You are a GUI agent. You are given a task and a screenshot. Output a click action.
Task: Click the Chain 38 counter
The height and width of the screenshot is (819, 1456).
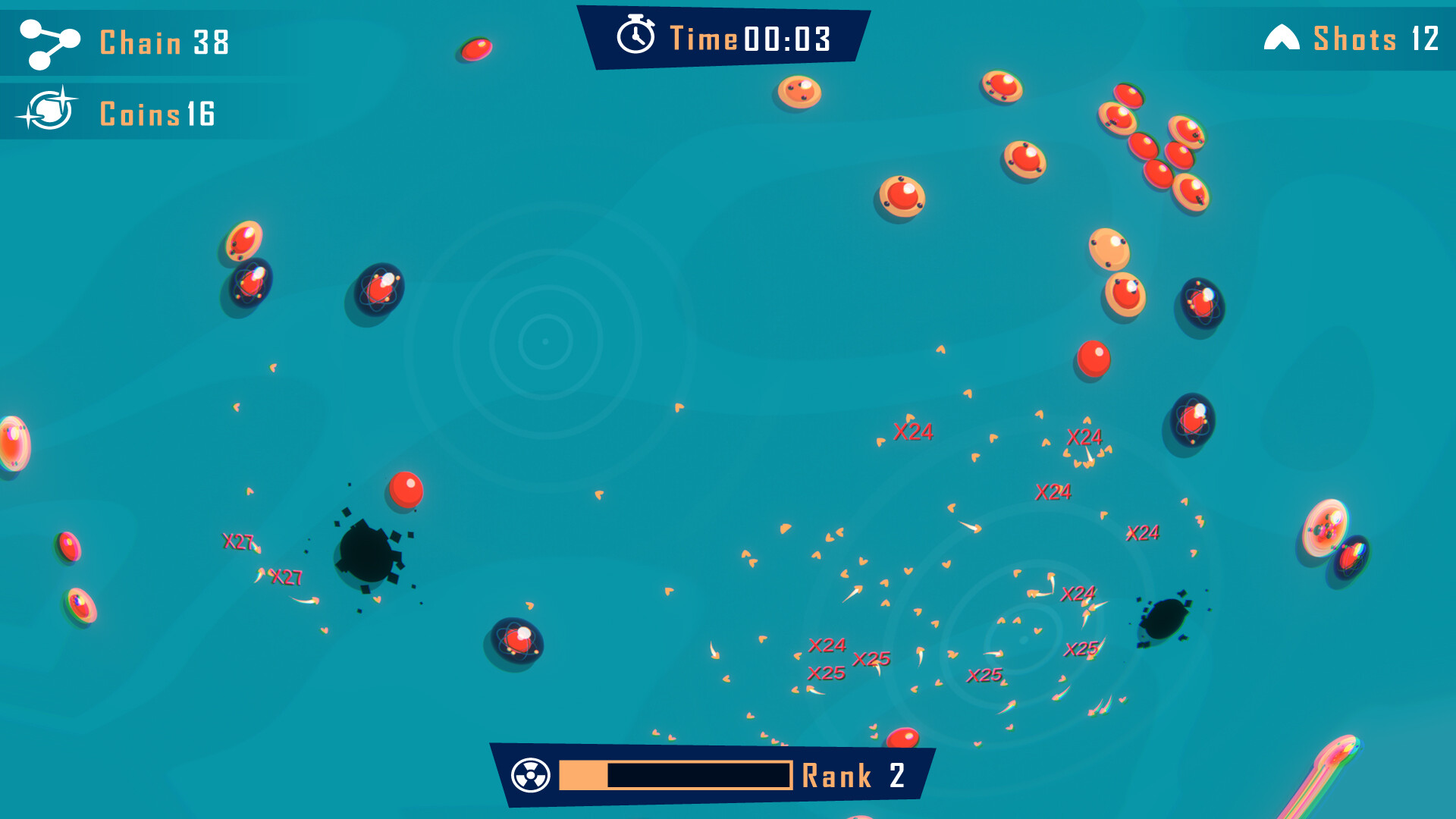point(163,43)
